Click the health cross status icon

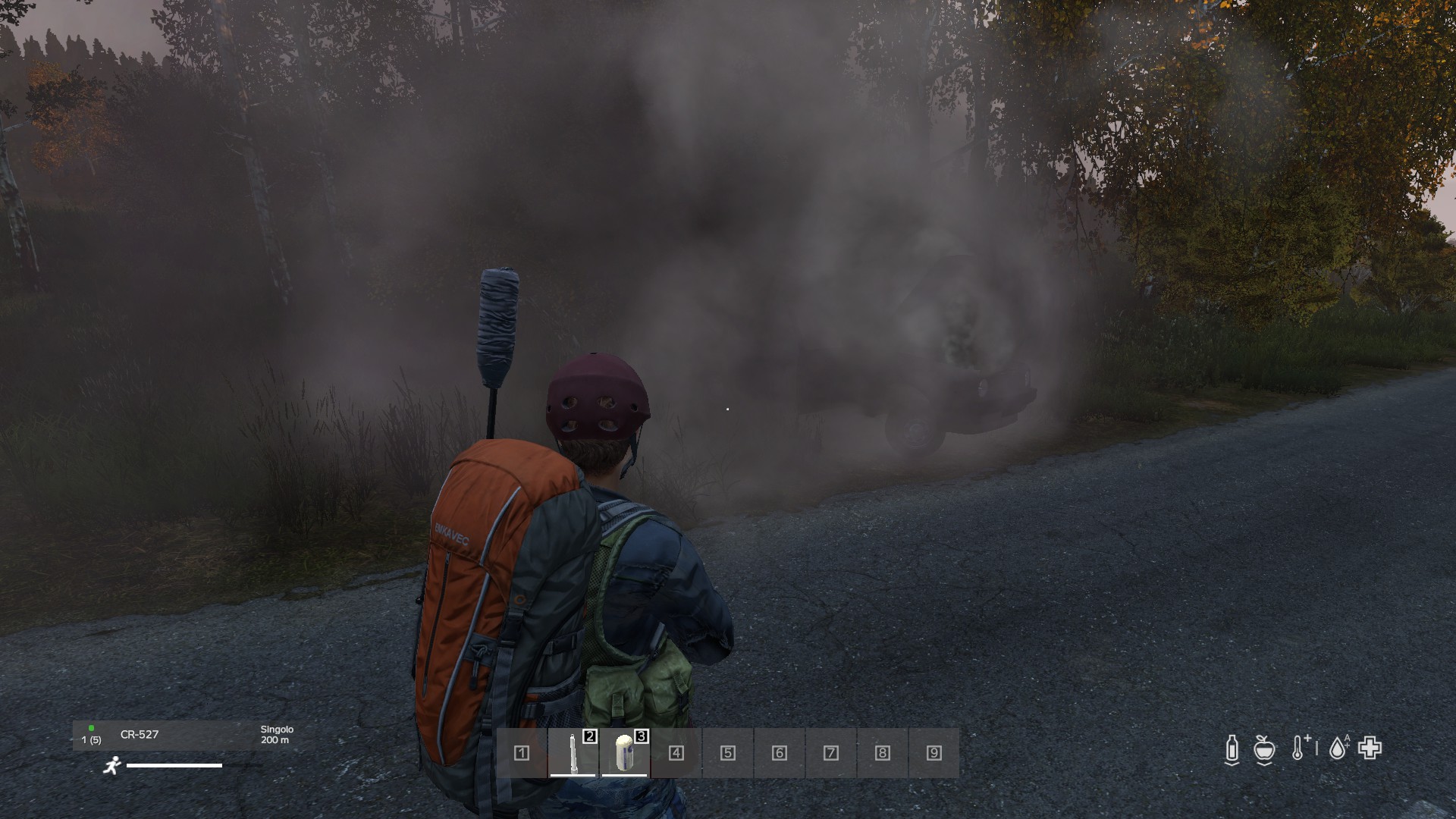click(1370, 748)
